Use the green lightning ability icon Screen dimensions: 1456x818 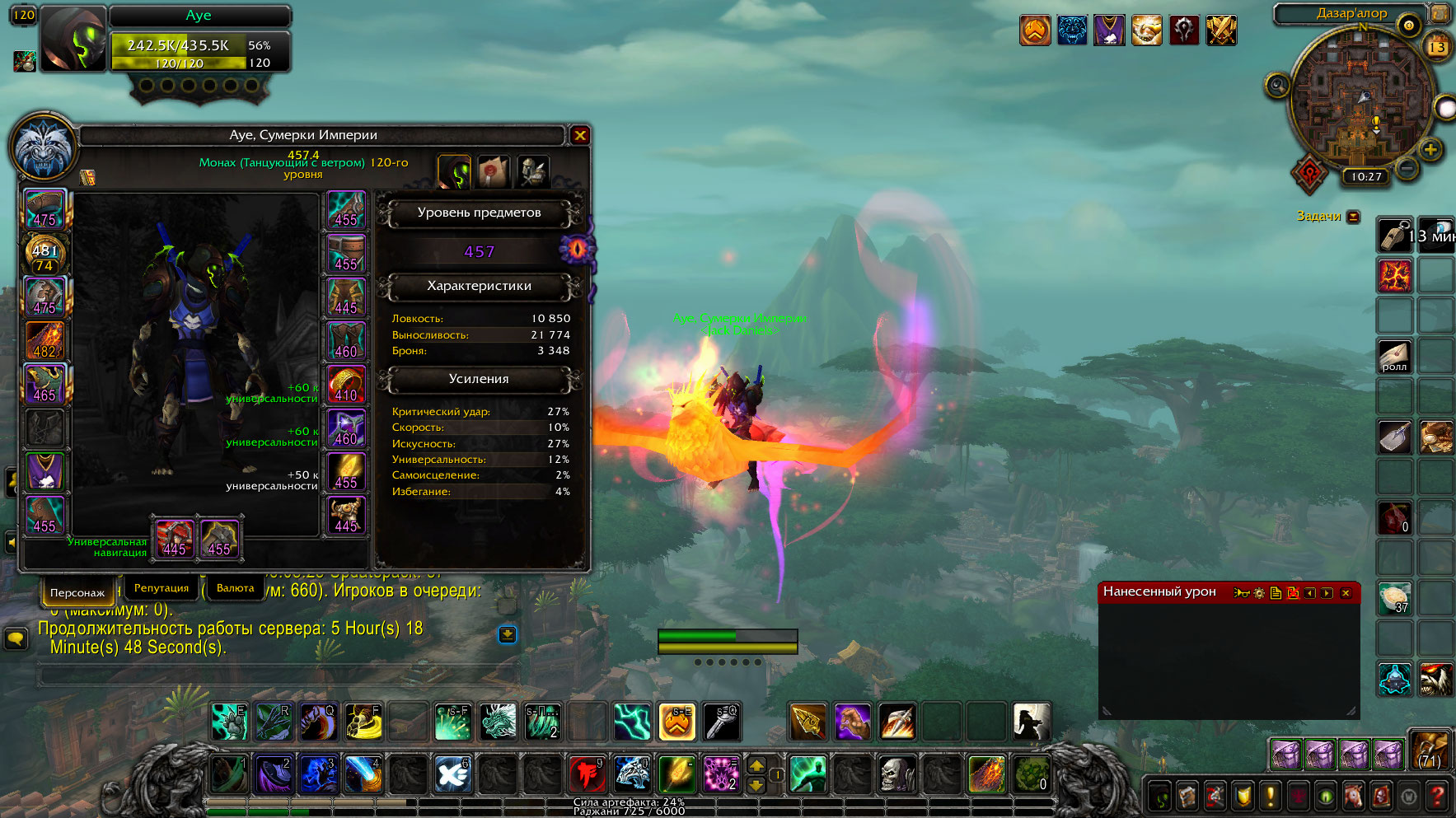pyautogui.click(x=632, y=722)
